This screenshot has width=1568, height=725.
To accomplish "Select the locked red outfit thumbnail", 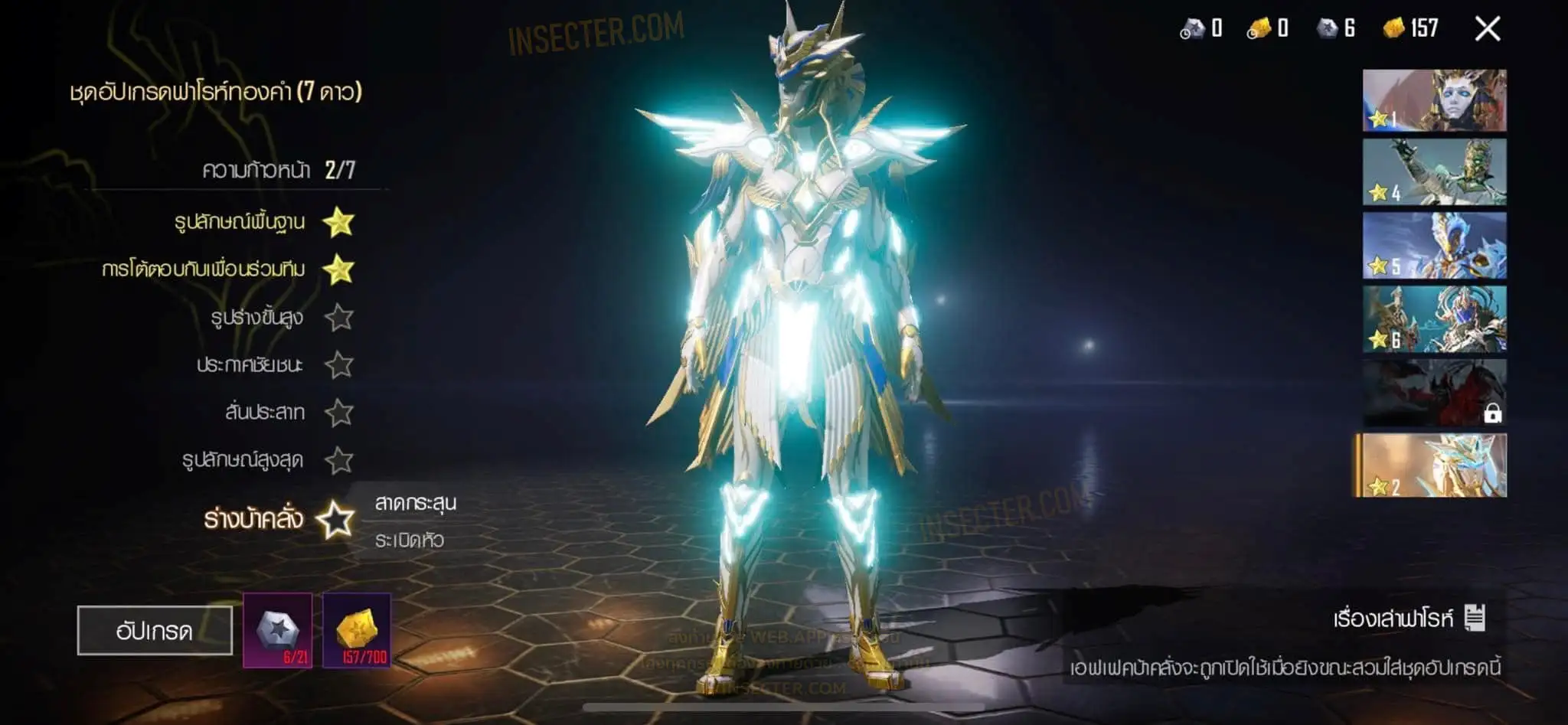I will coord(1434,393).
